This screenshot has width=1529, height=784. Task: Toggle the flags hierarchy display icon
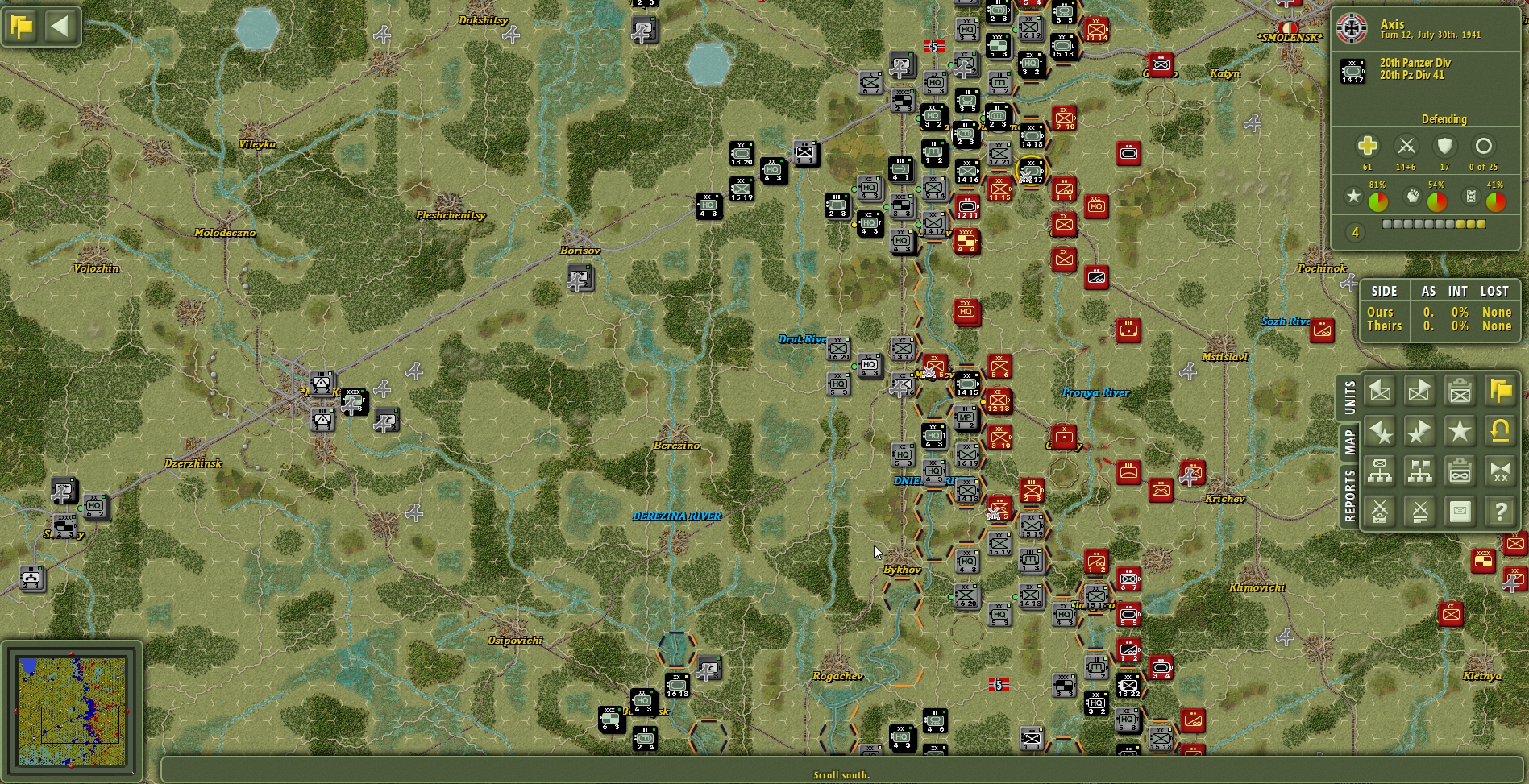tap(1419, 471)
